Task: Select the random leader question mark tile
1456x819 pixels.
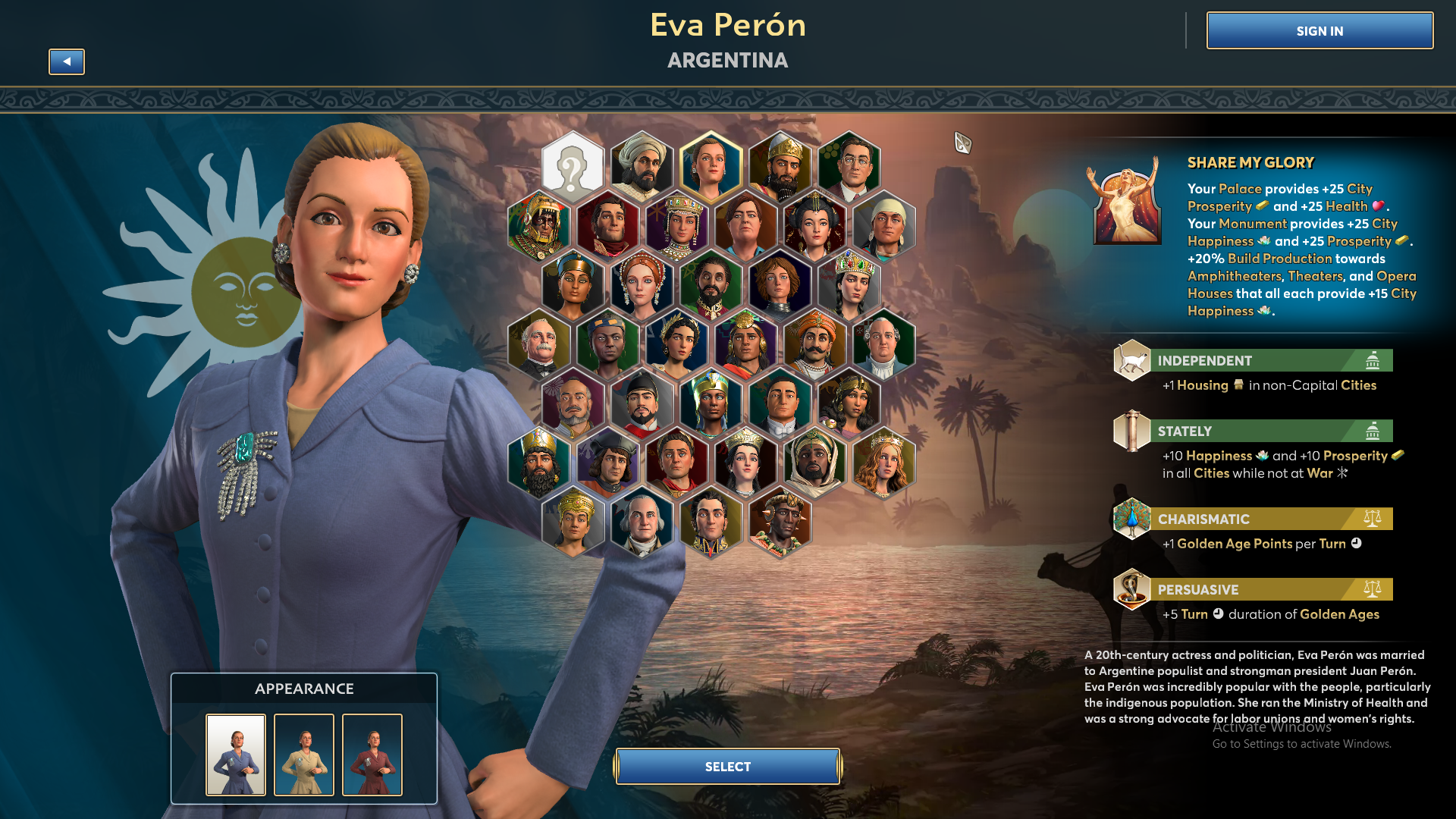Action: [x=573, y=166]
